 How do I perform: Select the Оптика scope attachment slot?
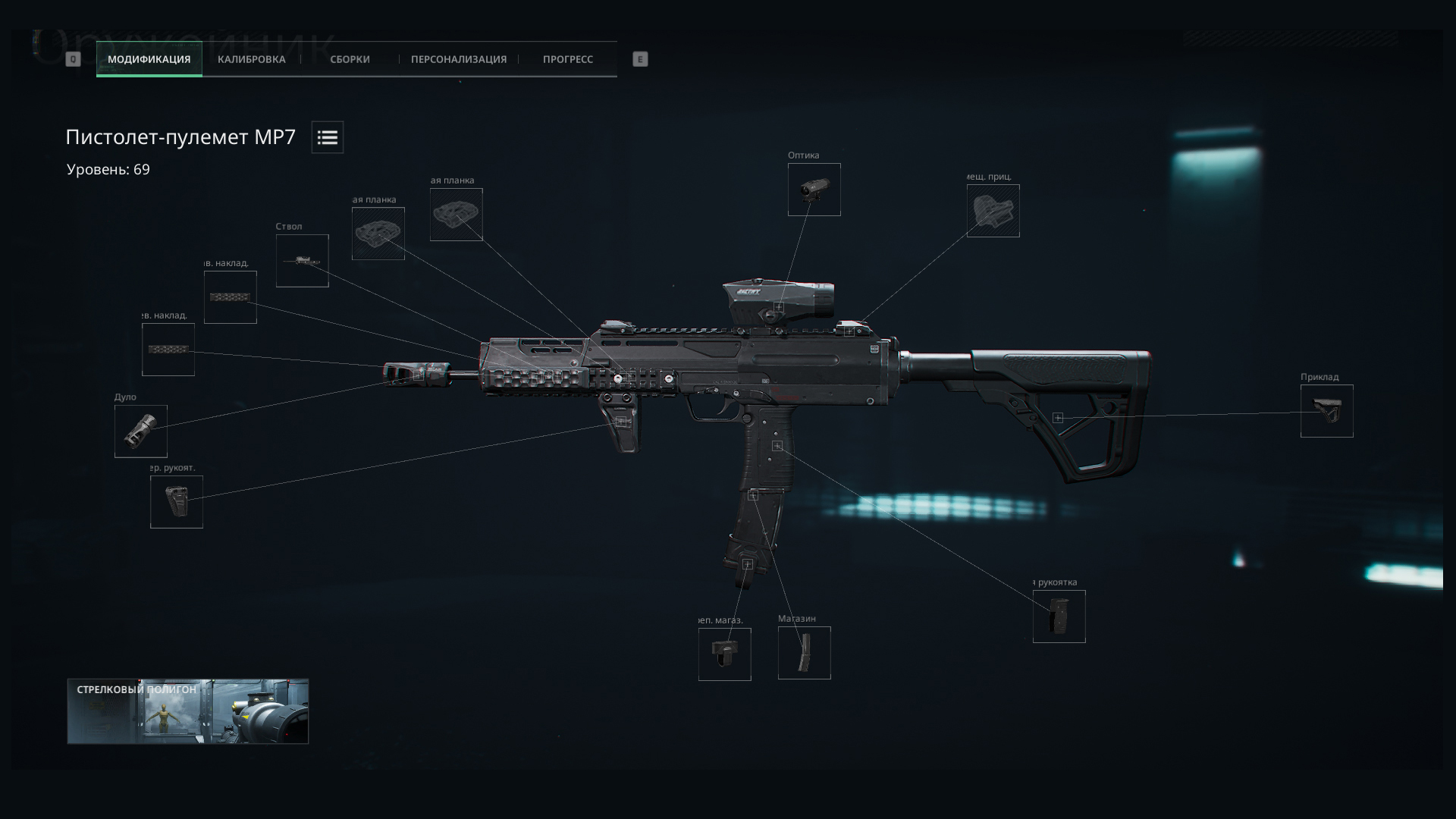[814, 190]
